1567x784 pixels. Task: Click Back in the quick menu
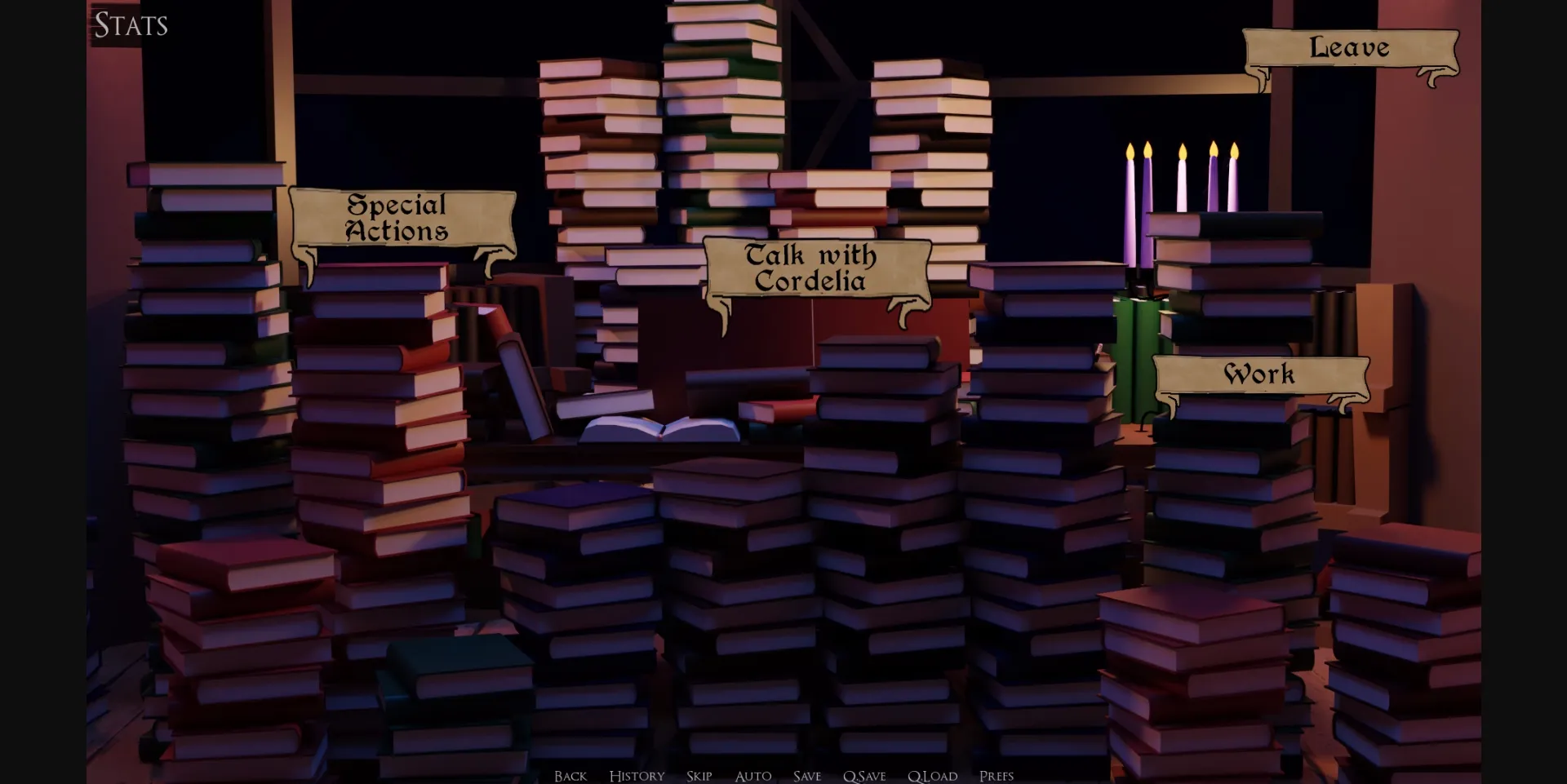coord(570,776)
